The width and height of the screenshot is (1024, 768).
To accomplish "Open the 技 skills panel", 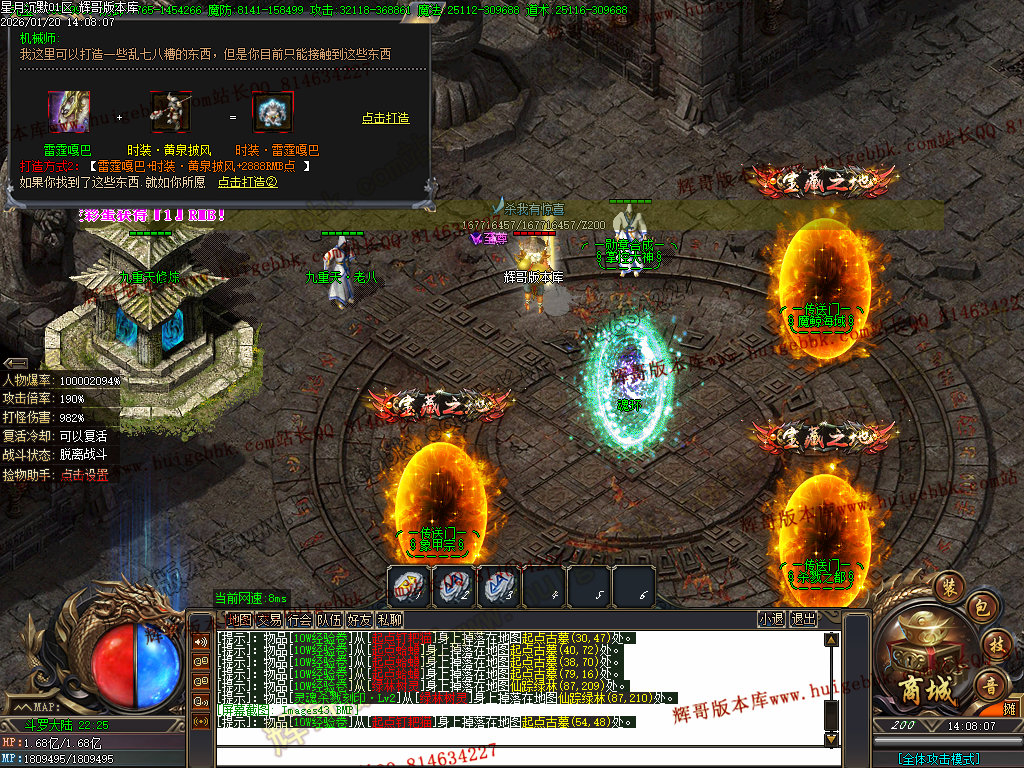I will pyautogui.click(x=995, y=644).
